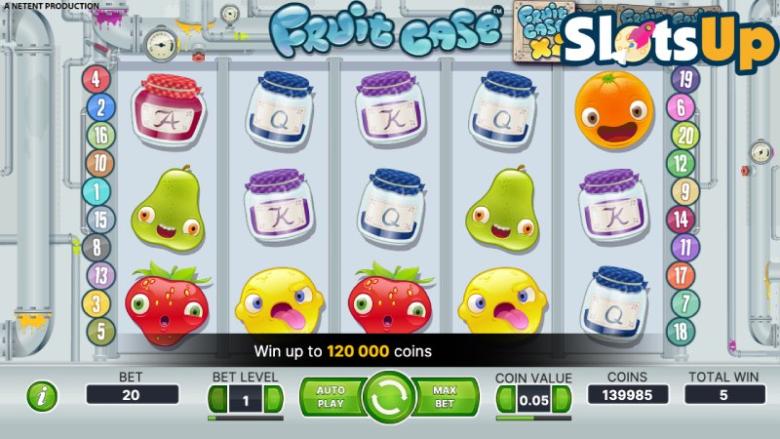Image resolution: width=780 pixels, height=439 pixels.
Task: Start Auto Play spins
Action: tap(330, 396)
